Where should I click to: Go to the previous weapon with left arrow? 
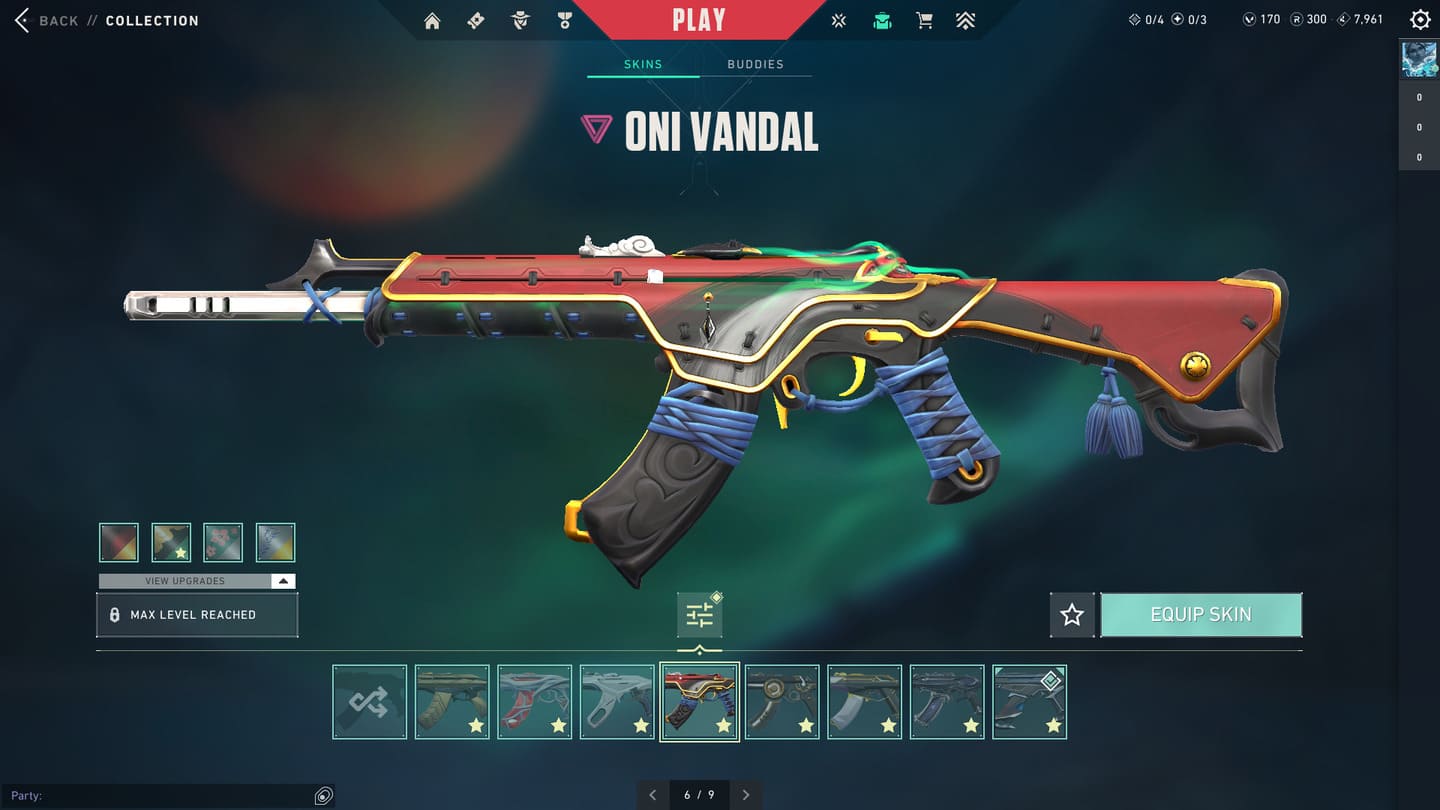653,795
